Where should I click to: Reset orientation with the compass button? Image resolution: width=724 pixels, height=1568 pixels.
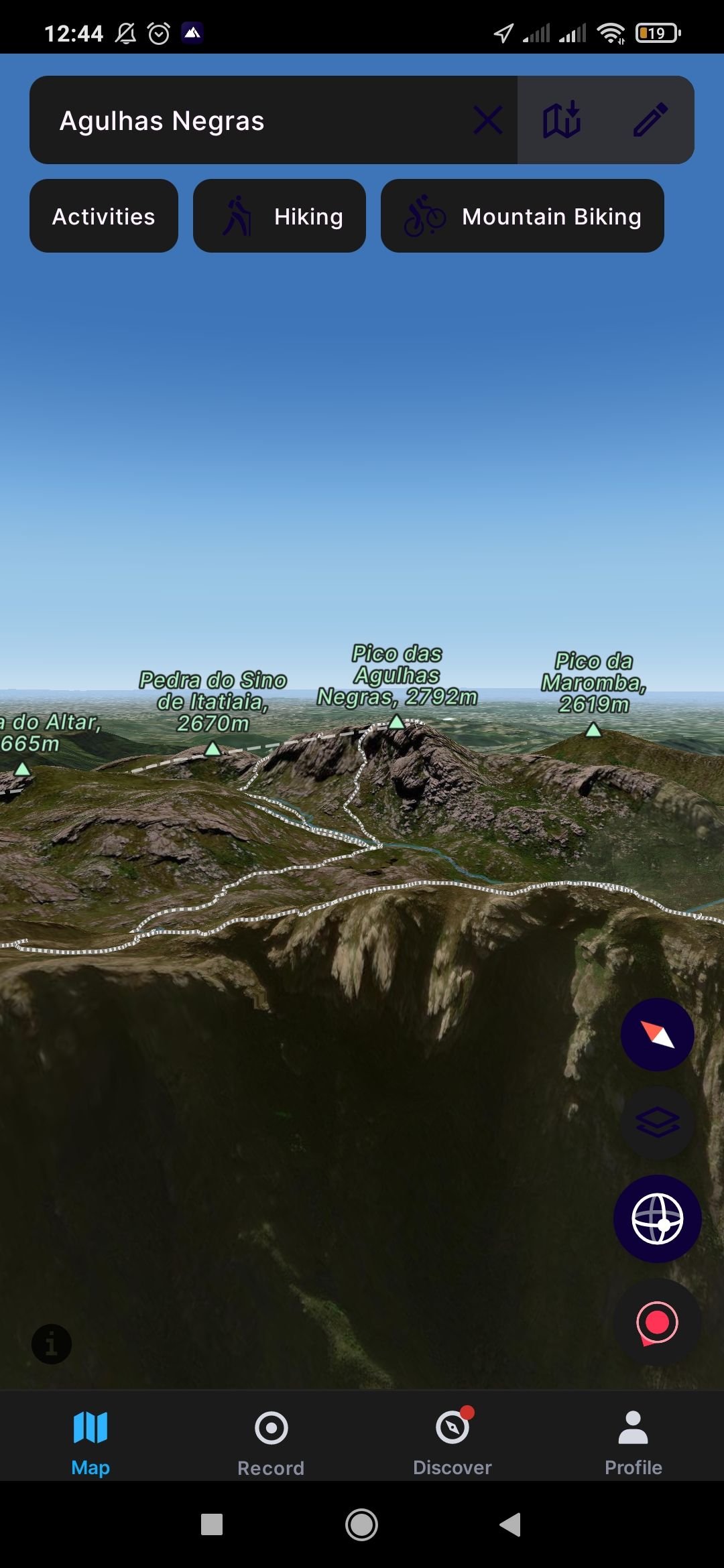pos(657,1035)
